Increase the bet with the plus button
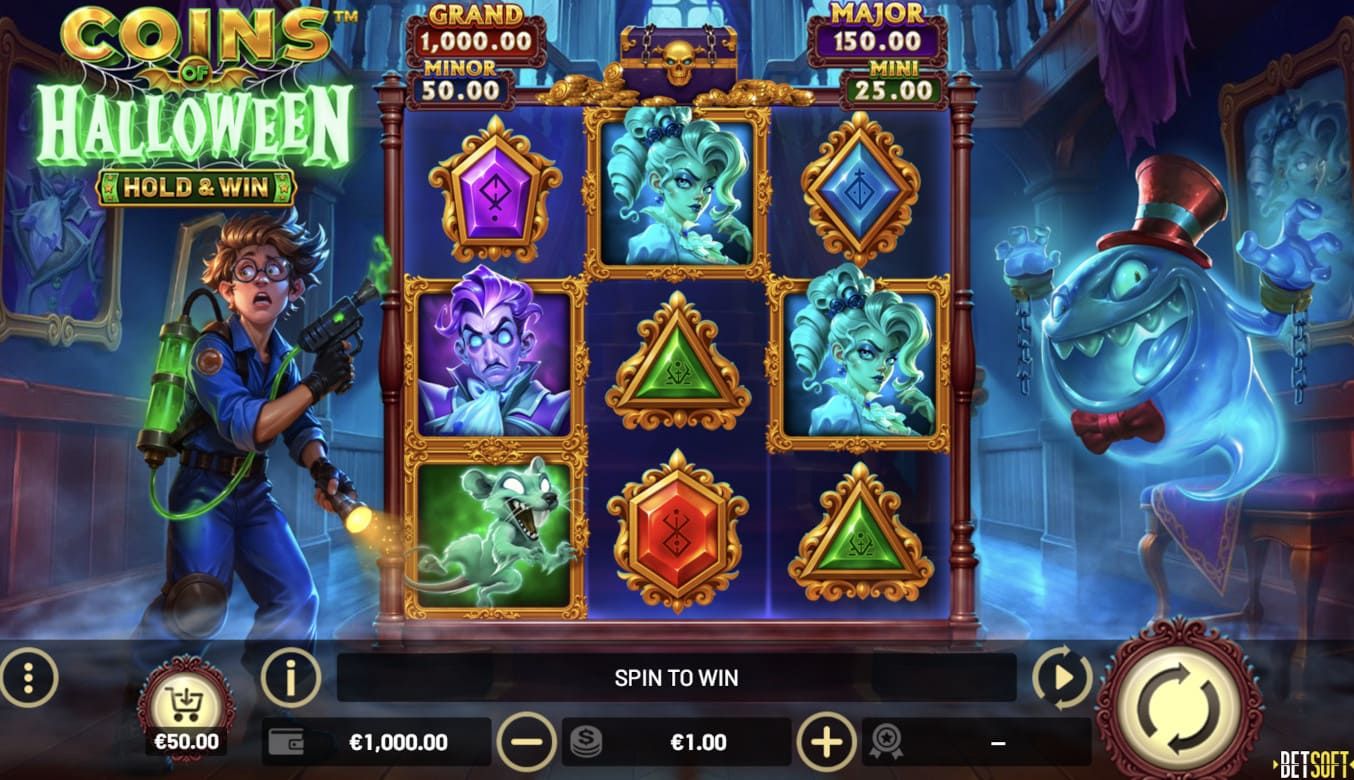 (x=826, y=742)
